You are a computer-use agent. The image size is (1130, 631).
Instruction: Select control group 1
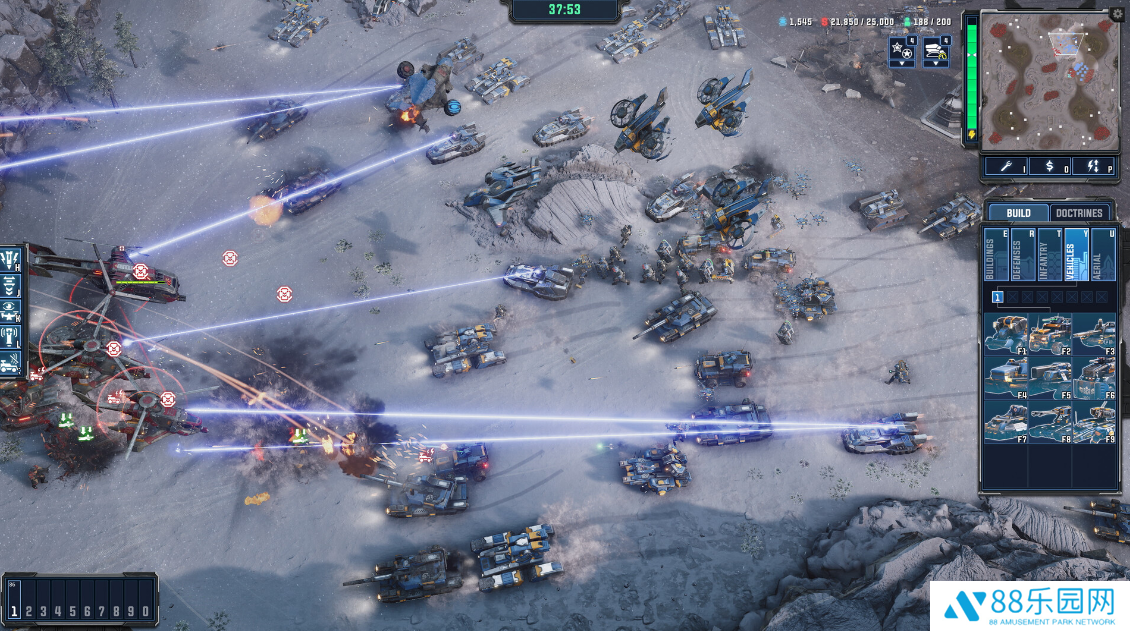(x=15, y=610)
